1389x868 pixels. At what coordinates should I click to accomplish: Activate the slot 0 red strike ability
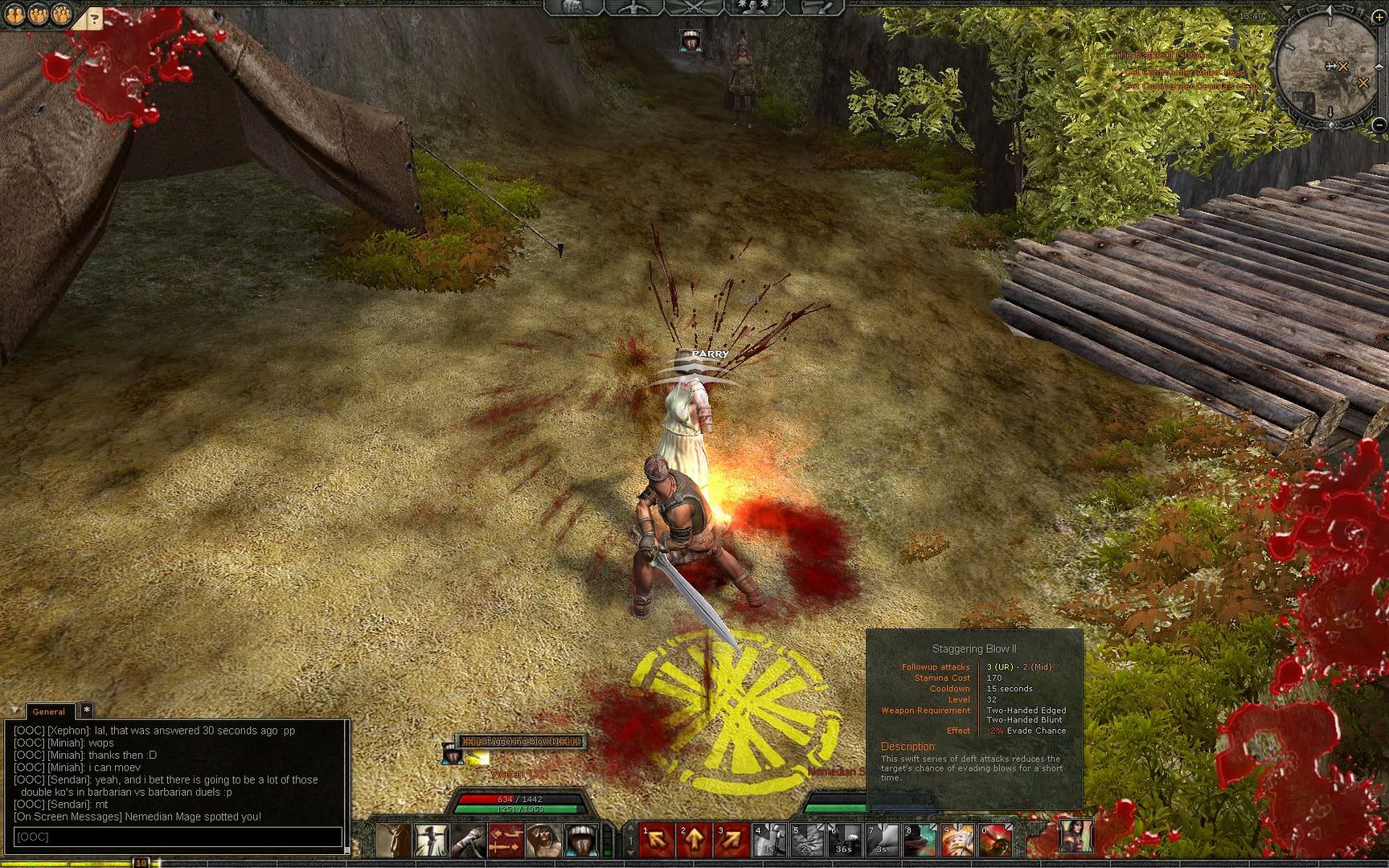(x=997, y=840)
